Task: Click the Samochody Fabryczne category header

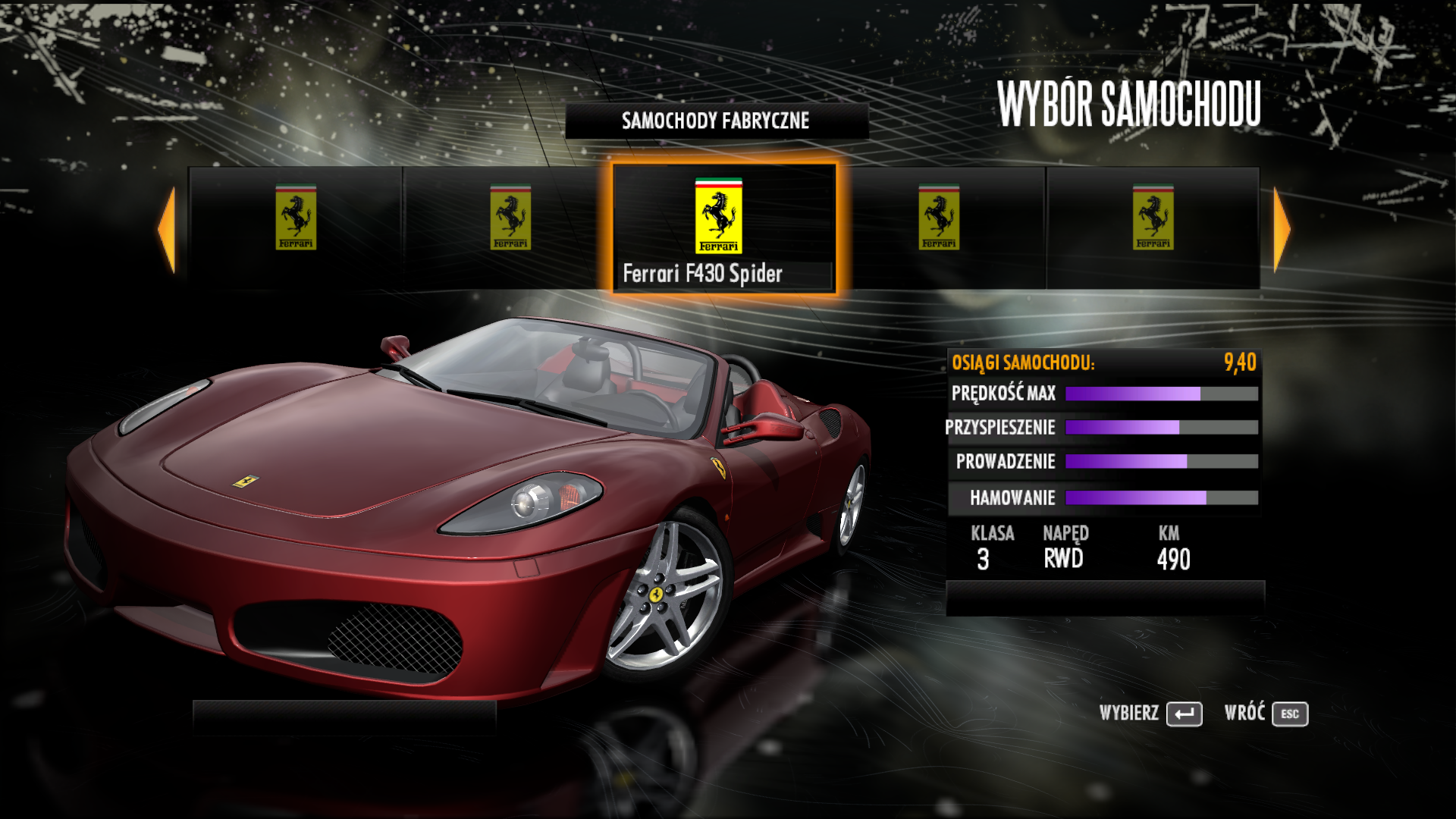Action: [716, 121]
